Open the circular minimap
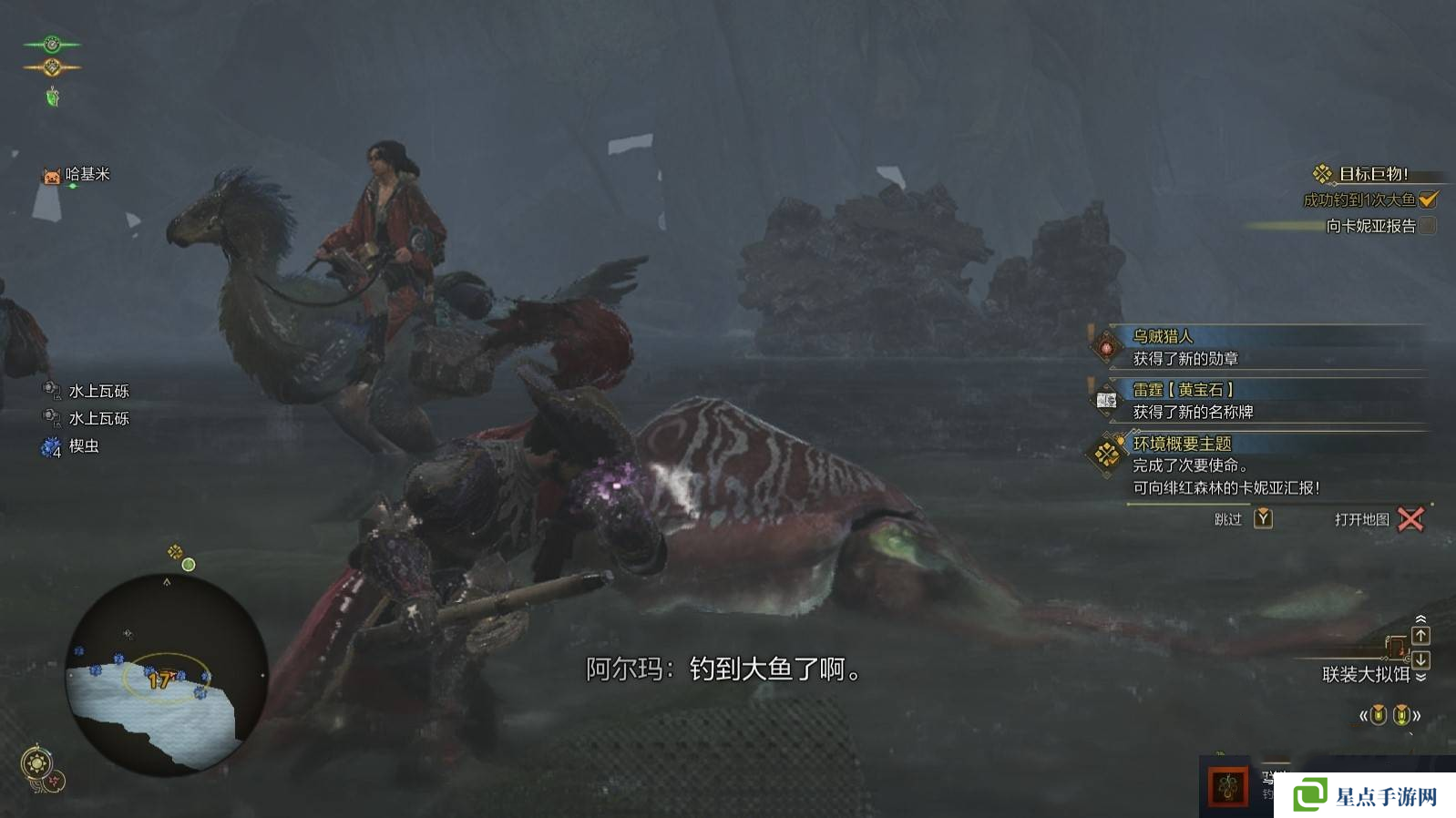The height and width of the screenshot is (818, 1456). point(167,674)
